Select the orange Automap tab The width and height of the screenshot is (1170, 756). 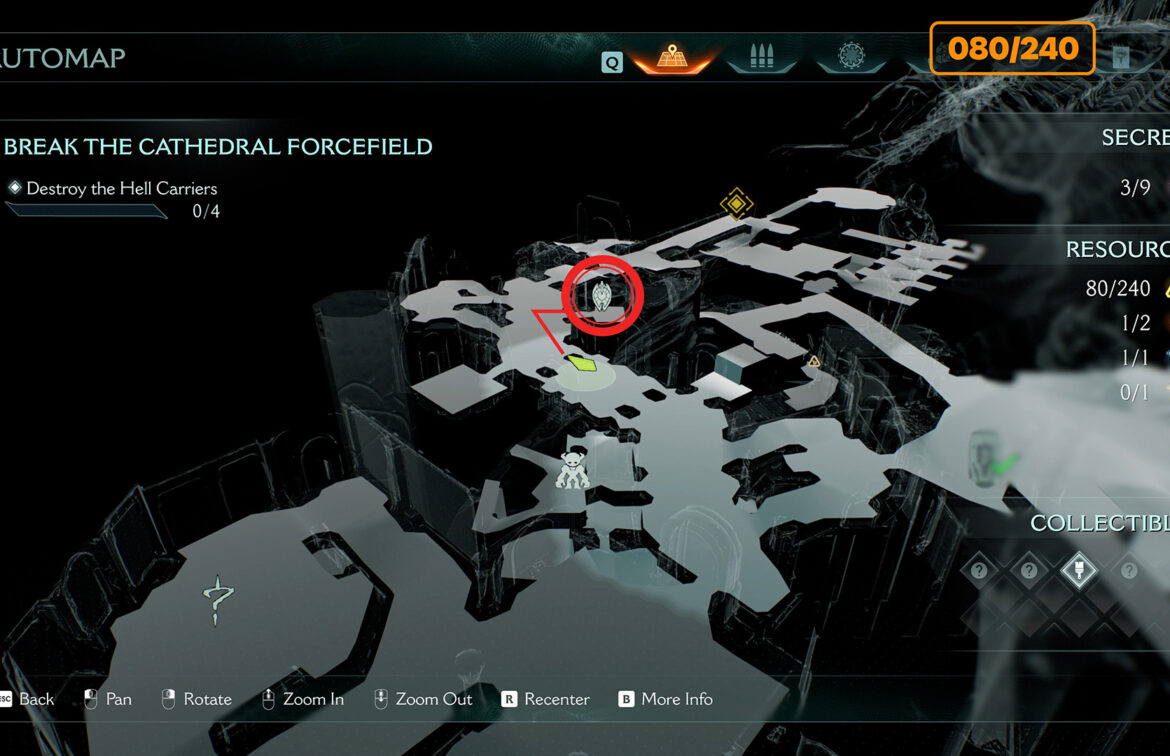click(671, 58)
